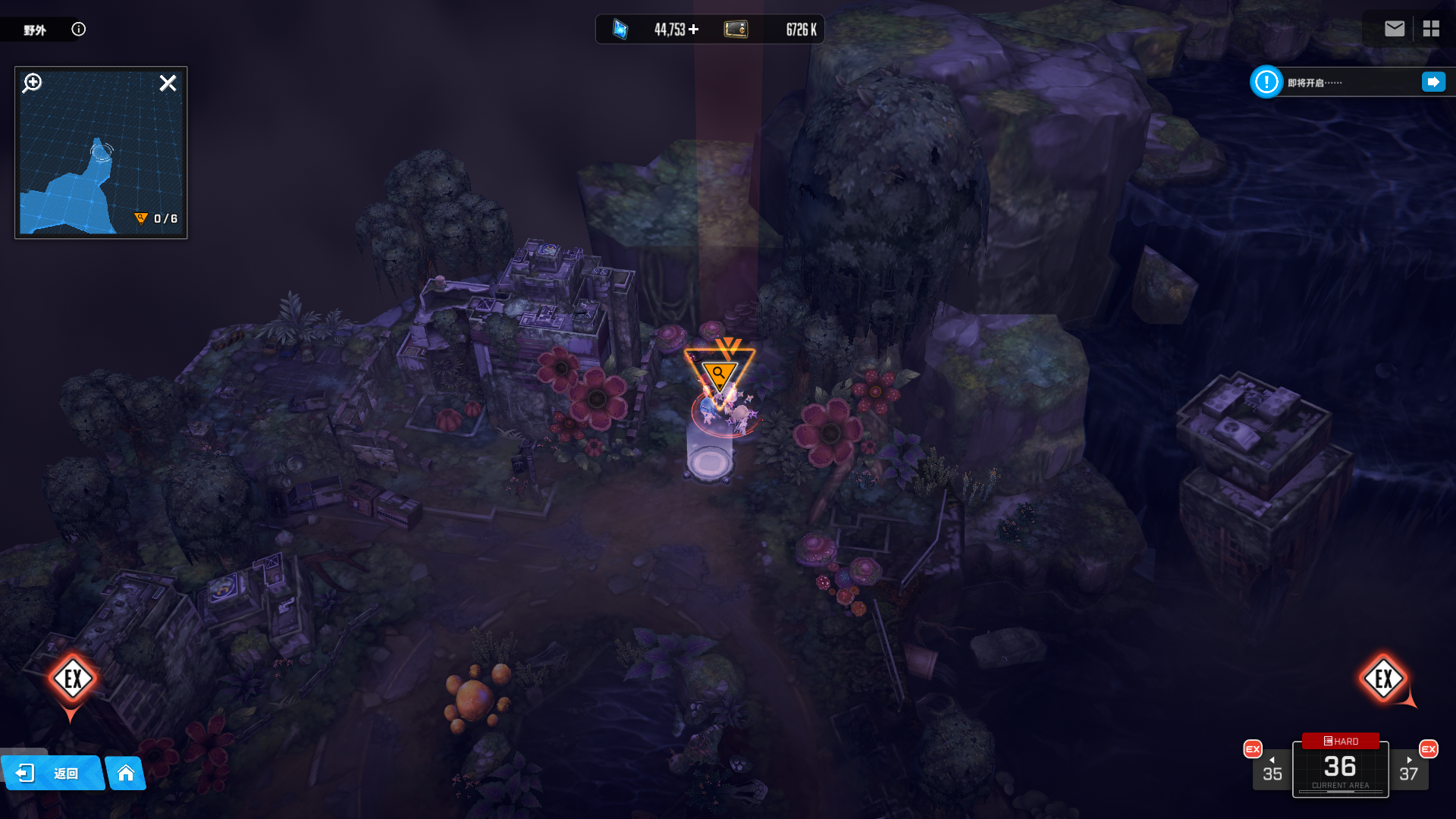Zoom in the minimap with magnifier

coord(33,83)
